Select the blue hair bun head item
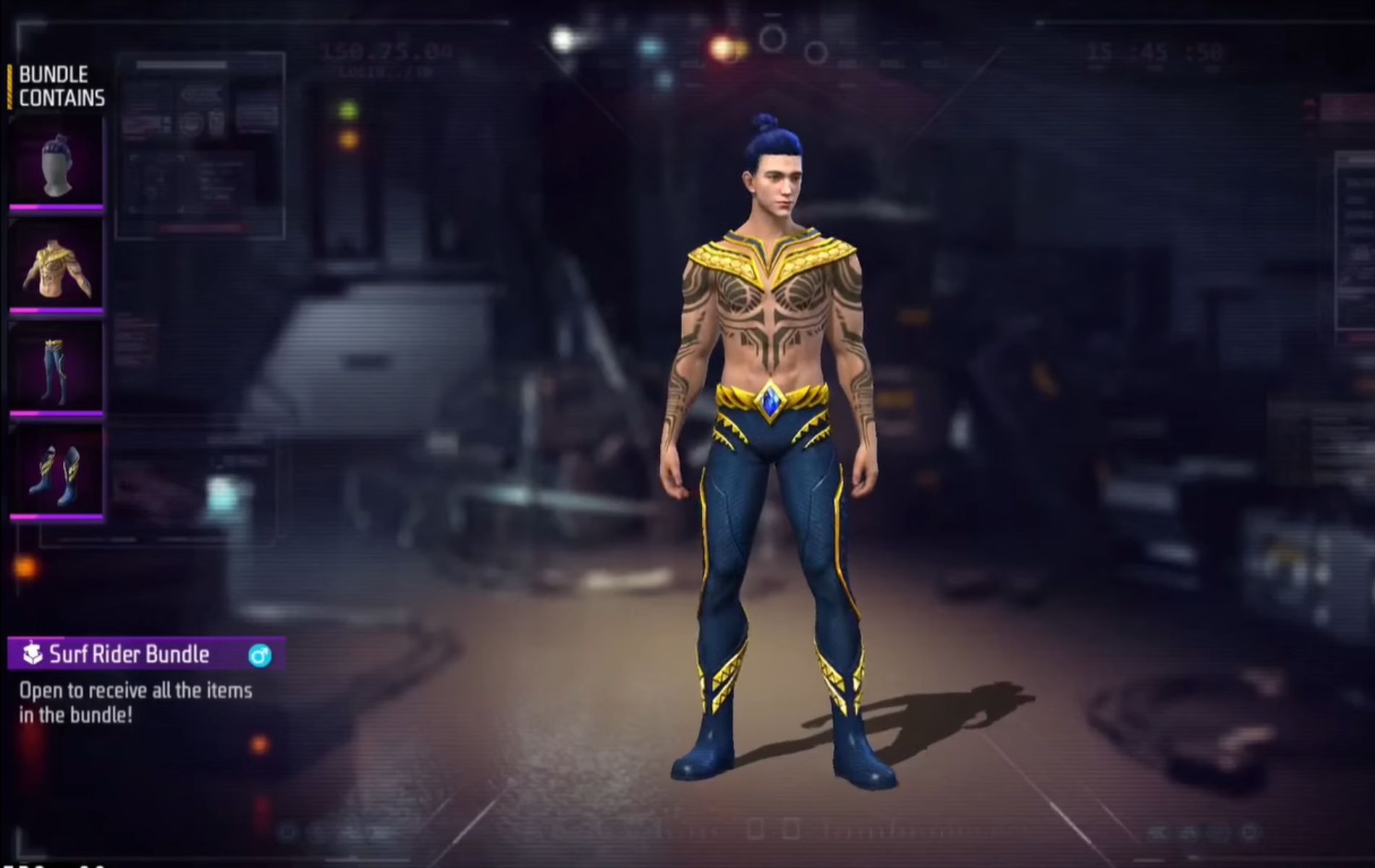 click(x=56, y=164)
